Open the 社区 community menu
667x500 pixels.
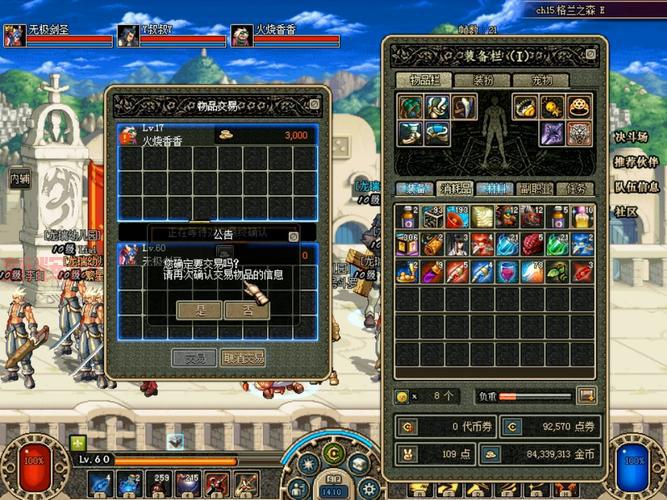625,211
